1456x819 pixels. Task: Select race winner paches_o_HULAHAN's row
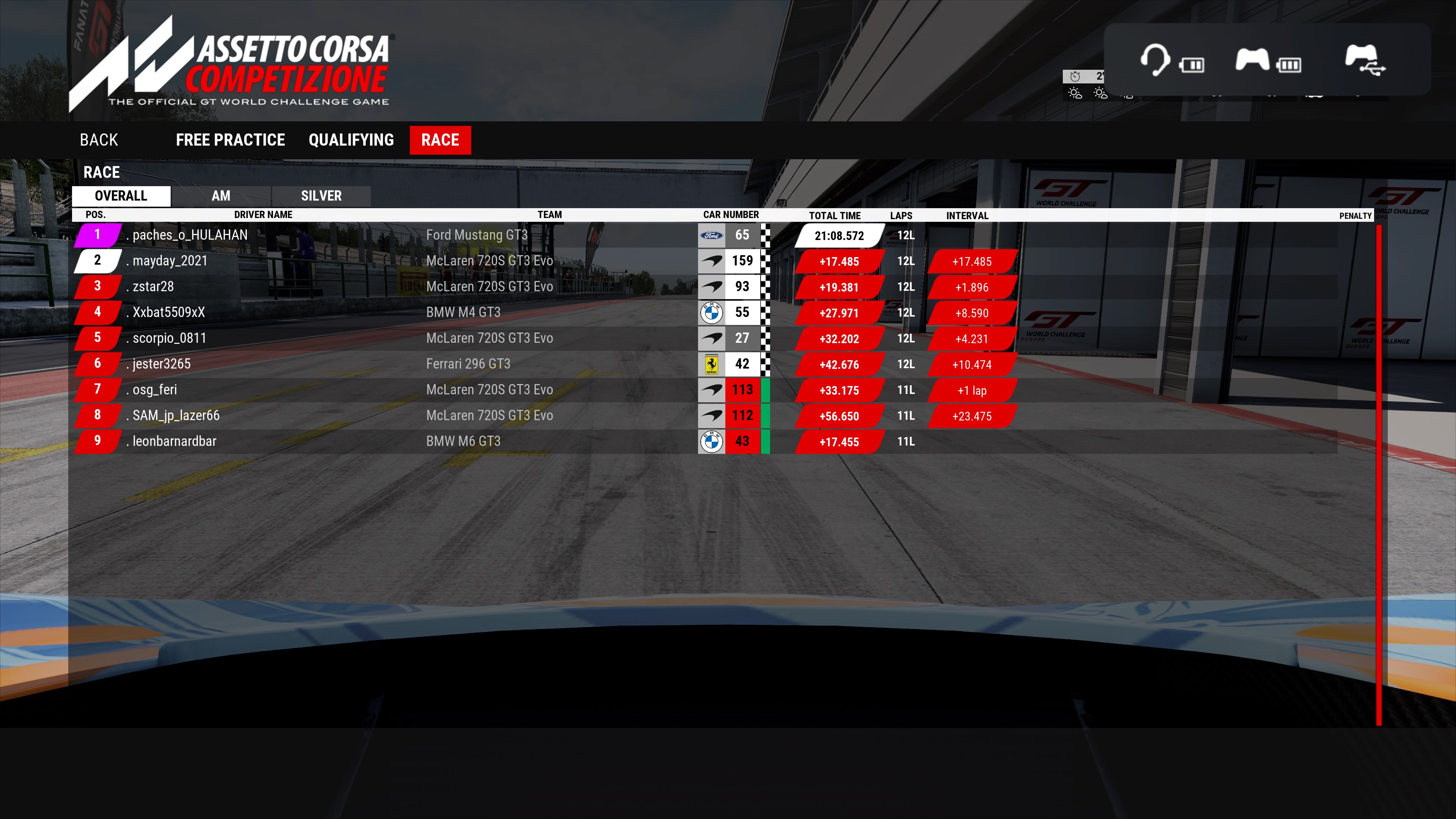[190, 235]
